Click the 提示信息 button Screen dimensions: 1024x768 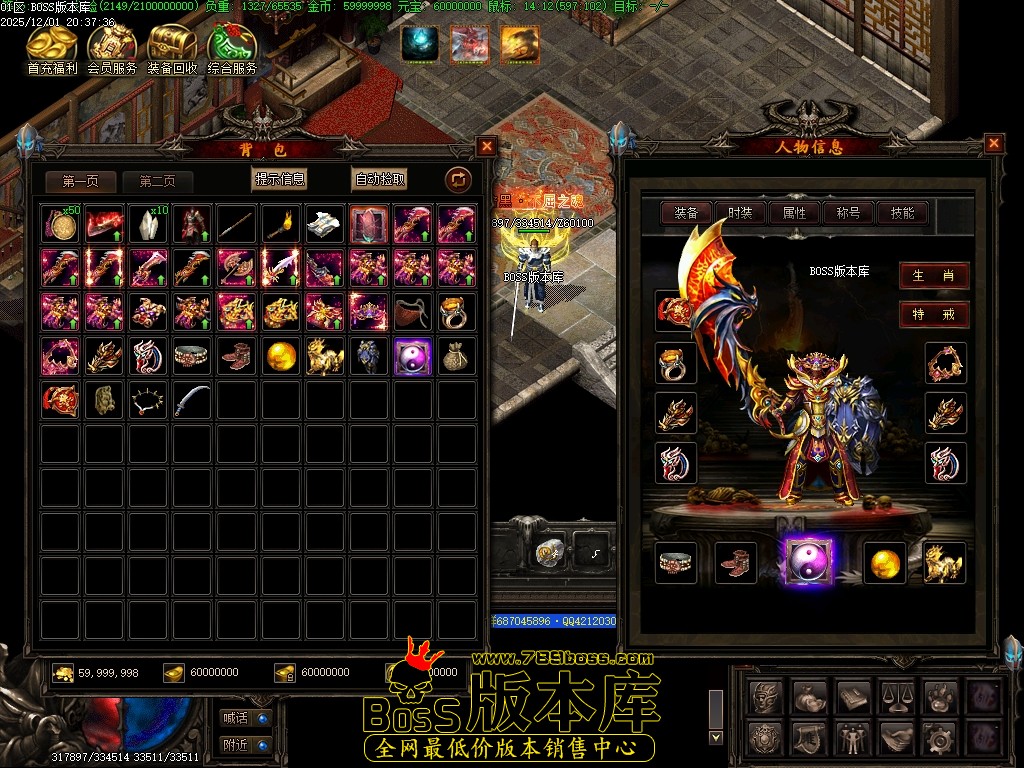coord(280,179)
